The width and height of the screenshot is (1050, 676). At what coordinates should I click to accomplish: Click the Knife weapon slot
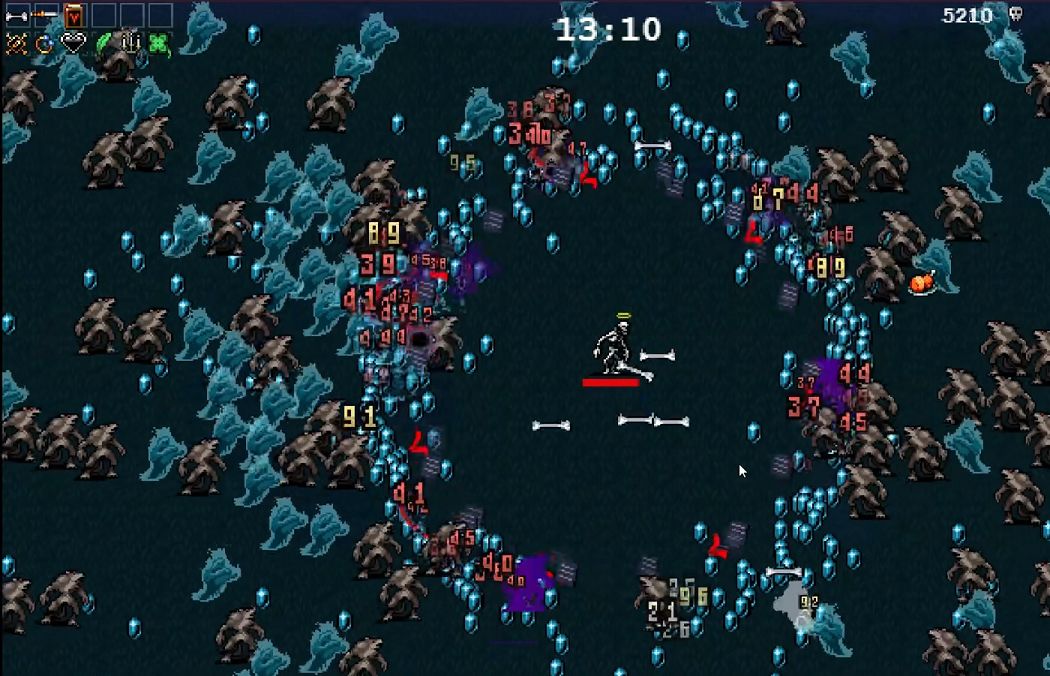pyautogui.click(x=44, y=16)
